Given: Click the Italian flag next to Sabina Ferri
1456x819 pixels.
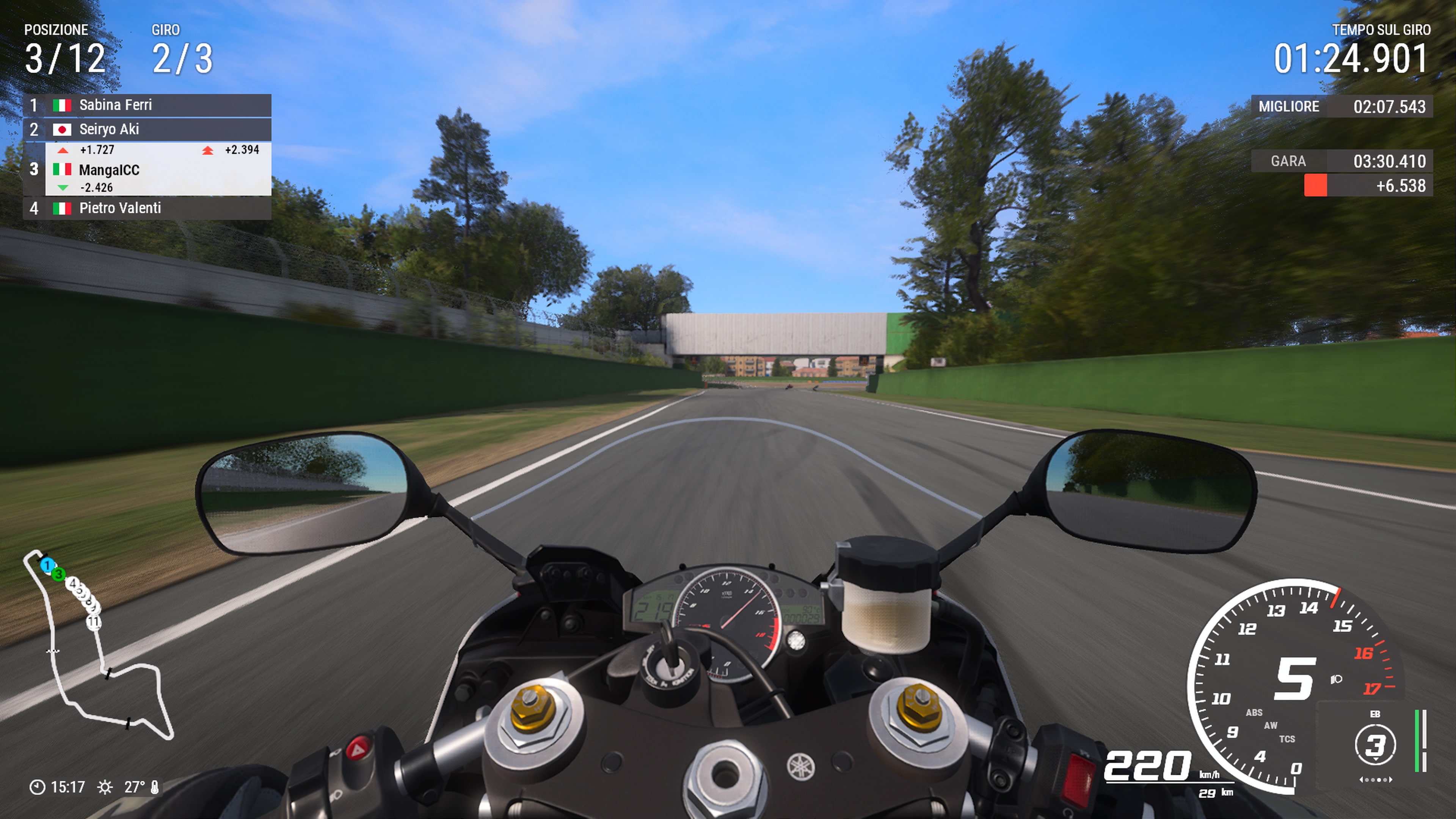Looking at the screenshot, I should [62, 105].
